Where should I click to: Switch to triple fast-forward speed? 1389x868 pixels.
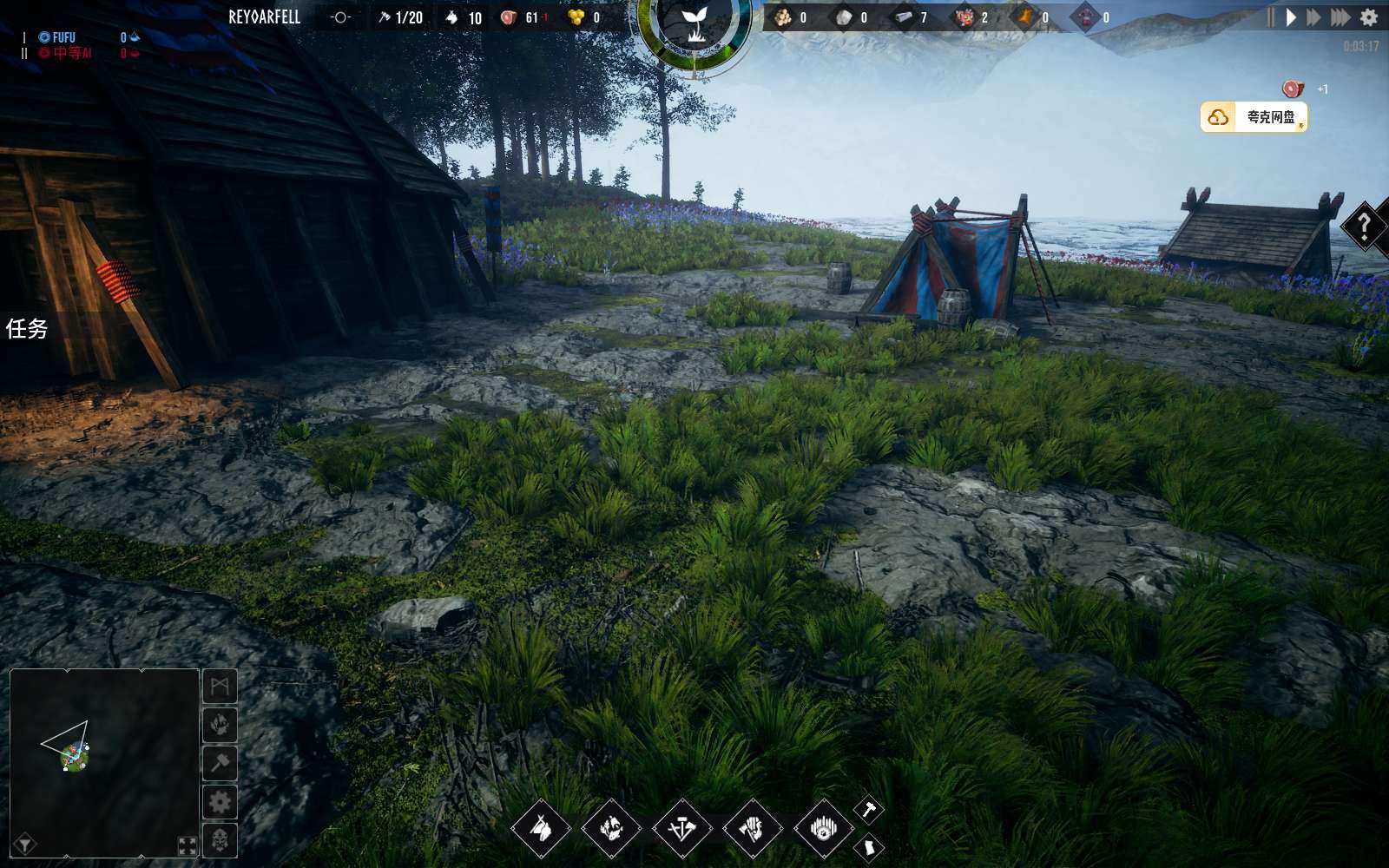click(1340, 17)
